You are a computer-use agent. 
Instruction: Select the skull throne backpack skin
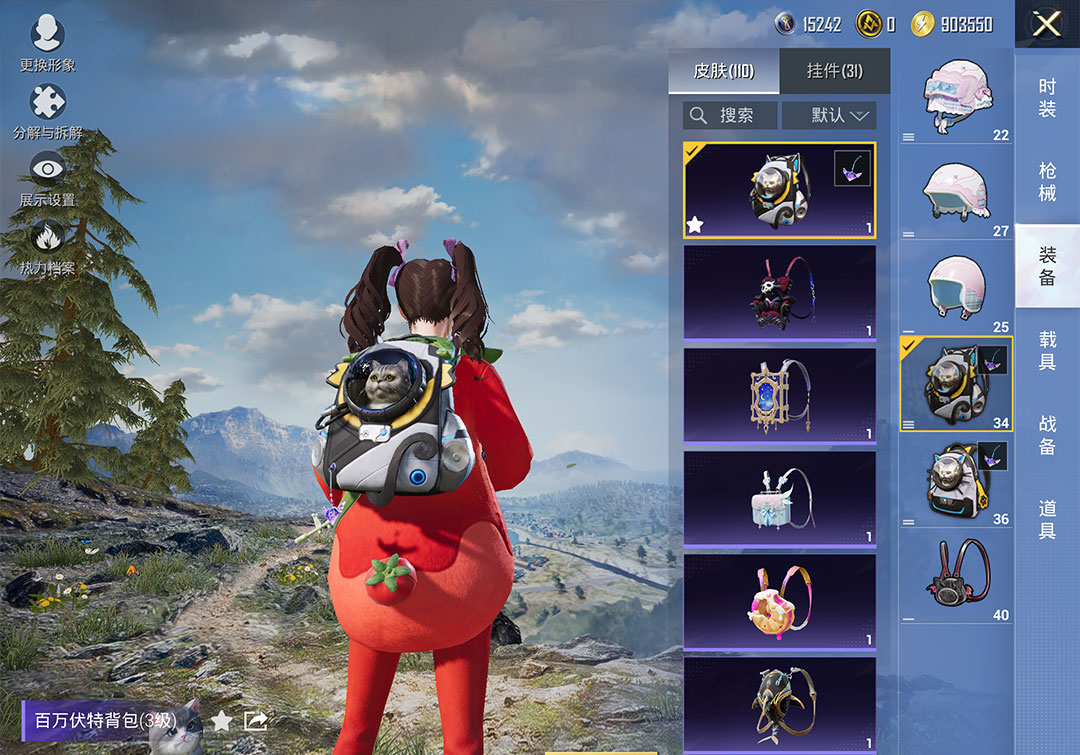point(779,292)
